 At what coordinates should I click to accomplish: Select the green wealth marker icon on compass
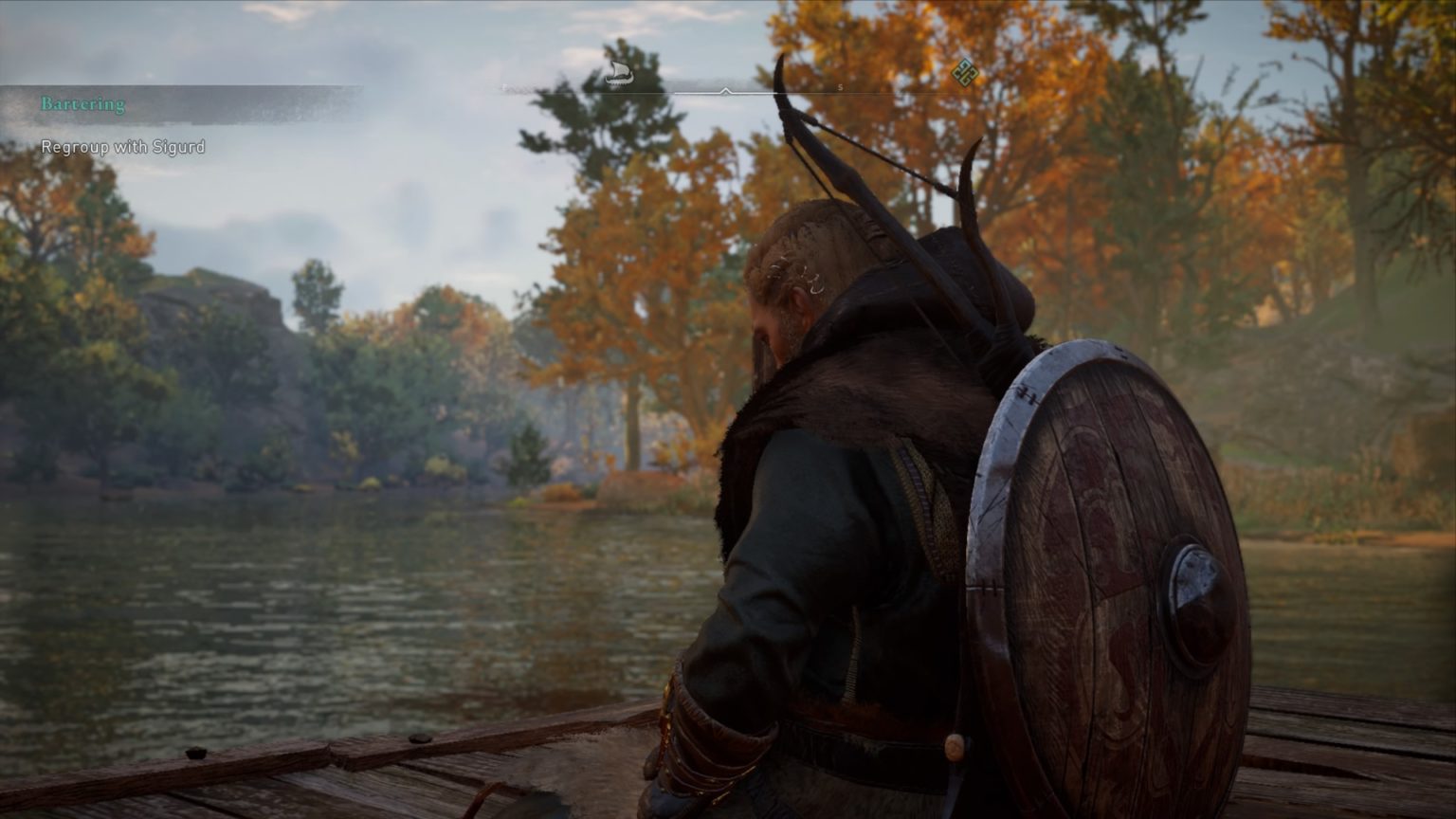coord(966,72)
